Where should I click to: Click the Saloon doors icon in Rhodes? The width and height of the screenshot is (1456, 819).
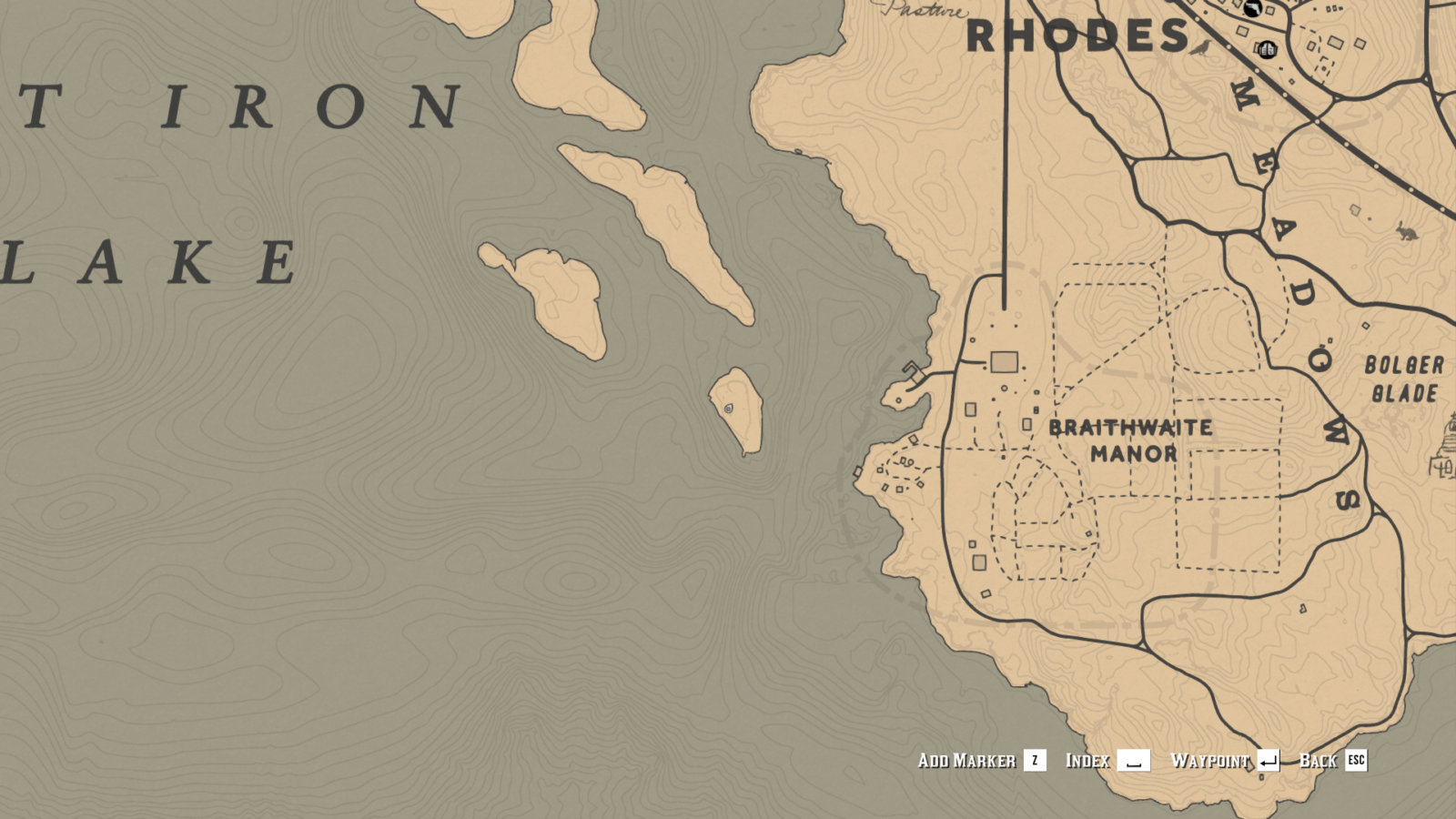coord(1268,50)
